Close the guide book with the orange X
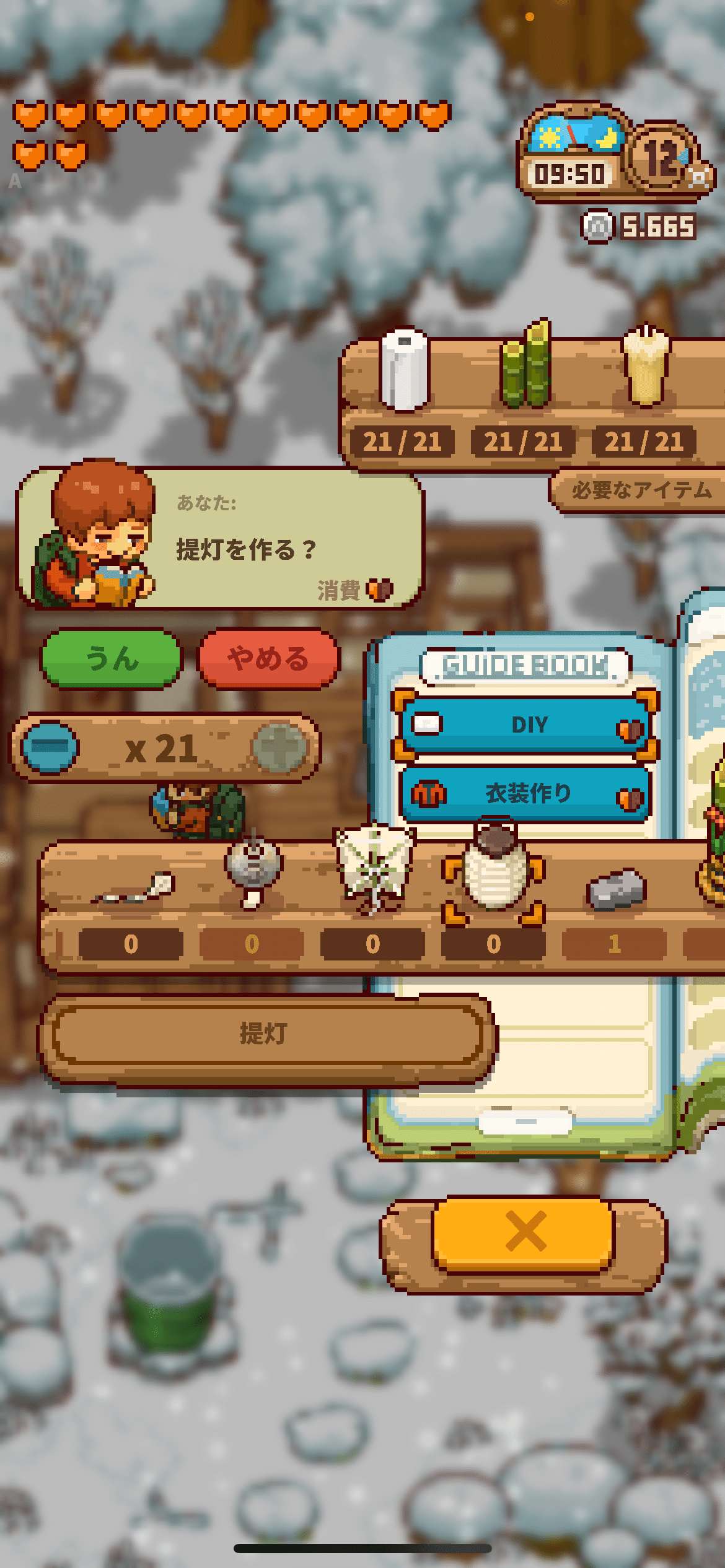This screenshot has height=1568, width=725. (x=524, y=1232)
